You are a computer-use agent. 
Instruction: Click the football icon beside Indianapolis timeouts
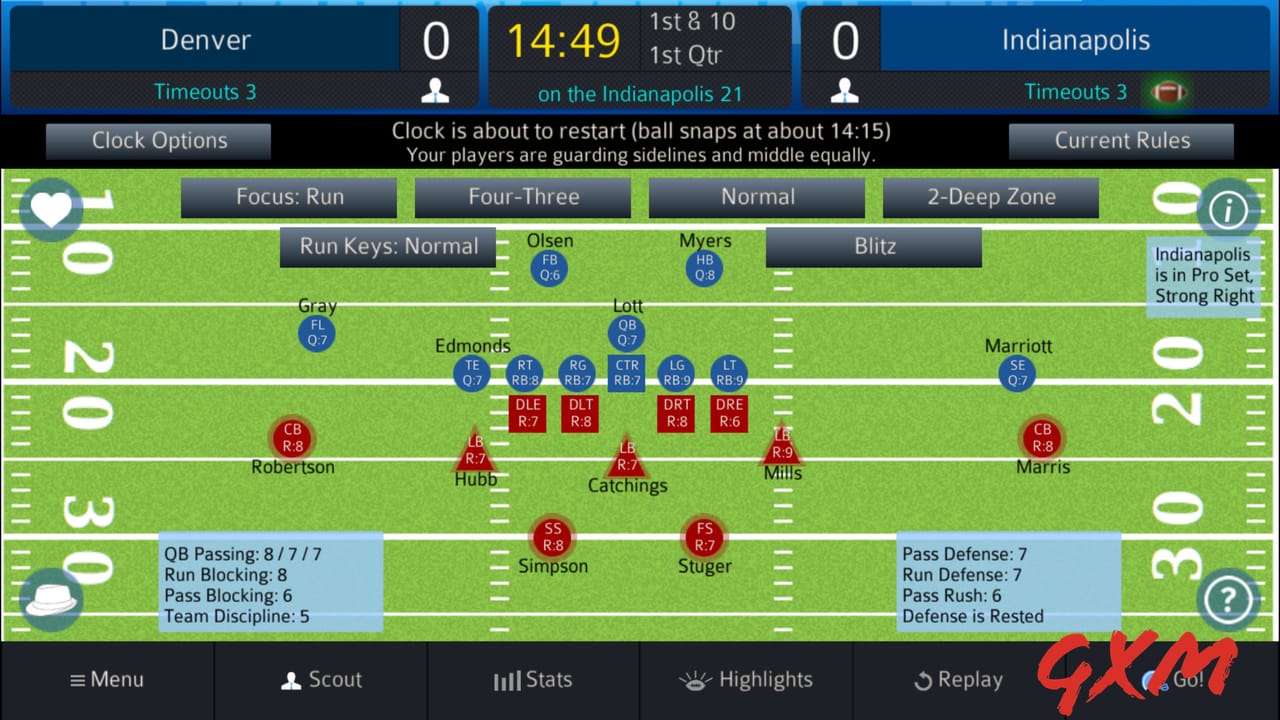click(1170, 91)
